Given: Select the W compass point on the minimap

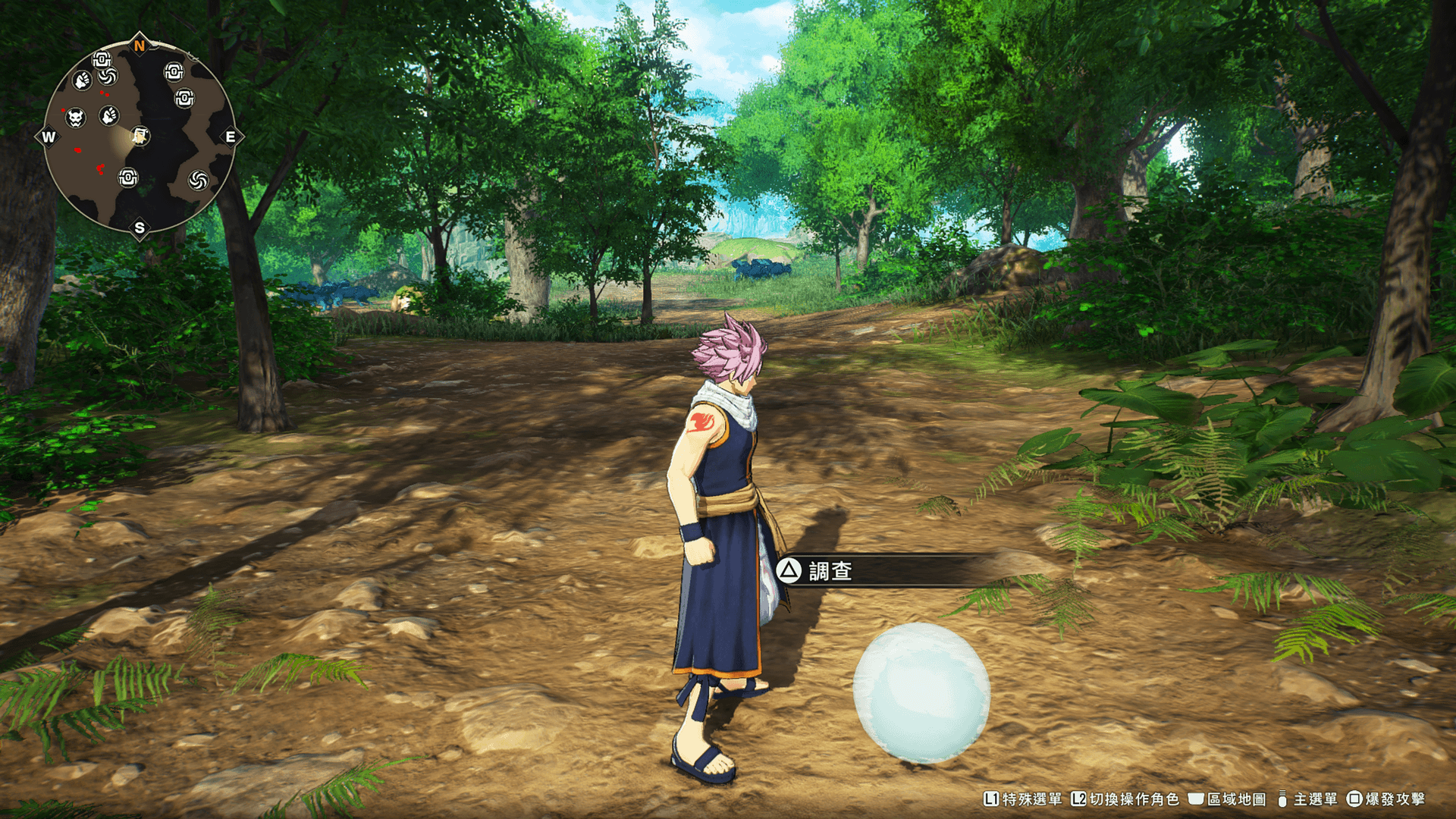Looking at the screenshot, I should coord(49,137).
